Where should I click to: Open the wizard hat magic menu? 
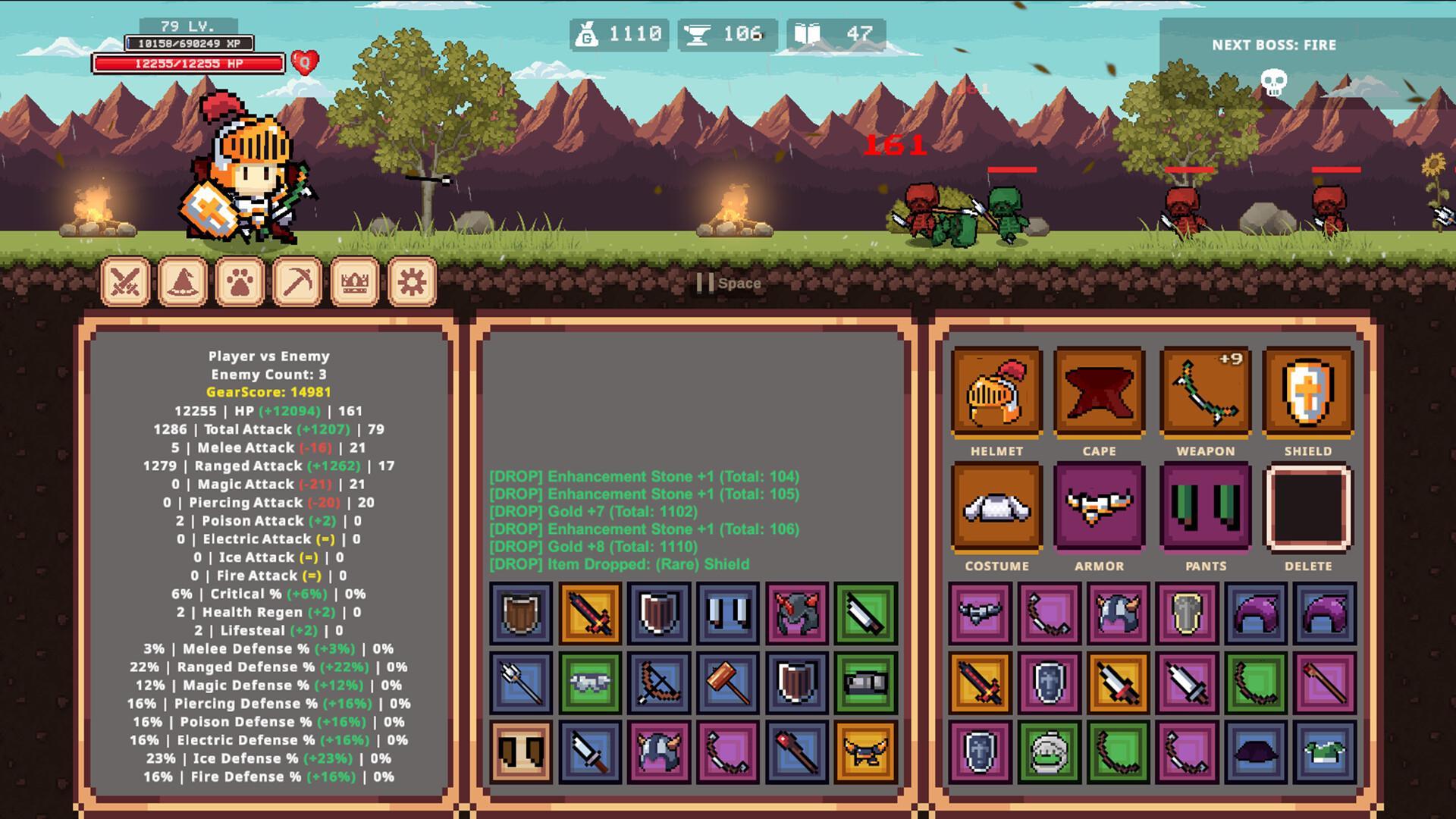click(181, 281)
